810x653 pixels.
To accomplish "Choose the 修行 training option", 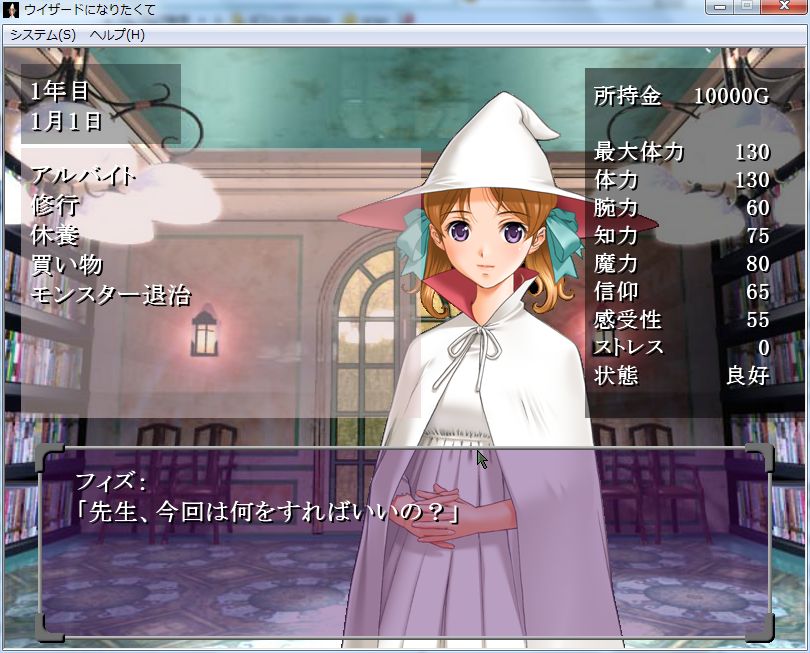I will point(55,206).
